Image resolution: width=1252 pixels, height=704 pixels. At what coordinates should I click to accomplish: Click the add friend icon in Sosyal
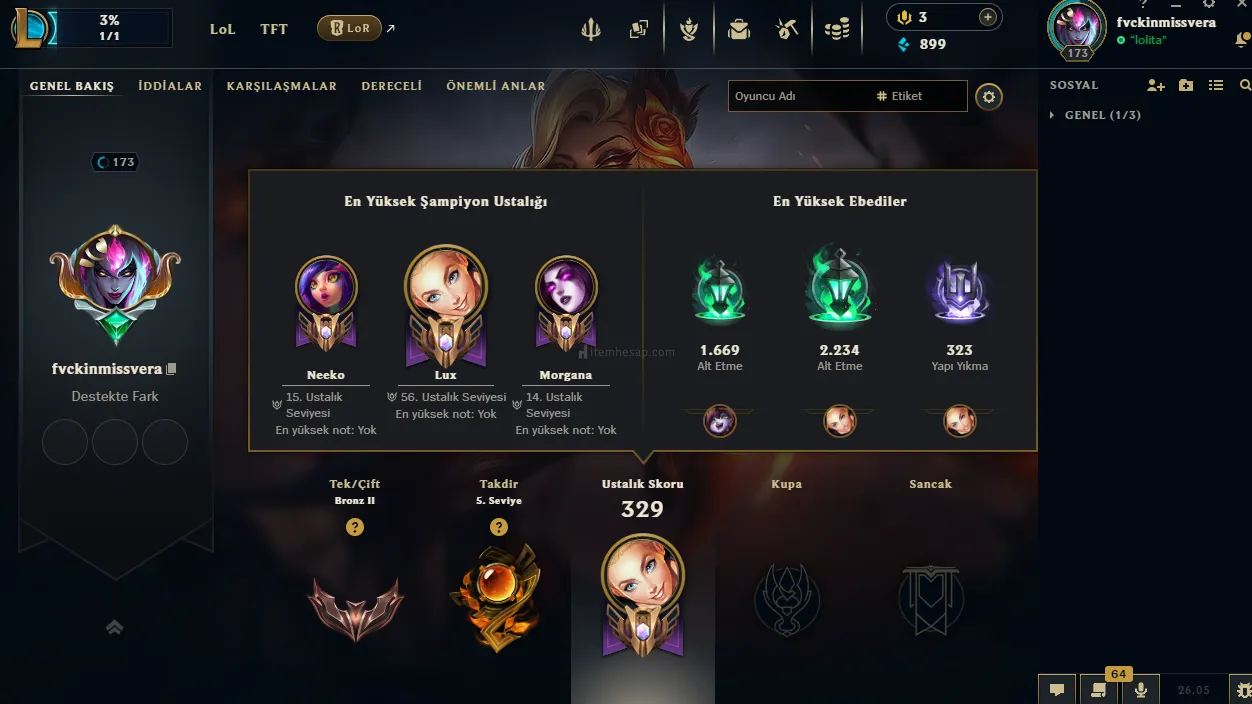(1155, 86)
